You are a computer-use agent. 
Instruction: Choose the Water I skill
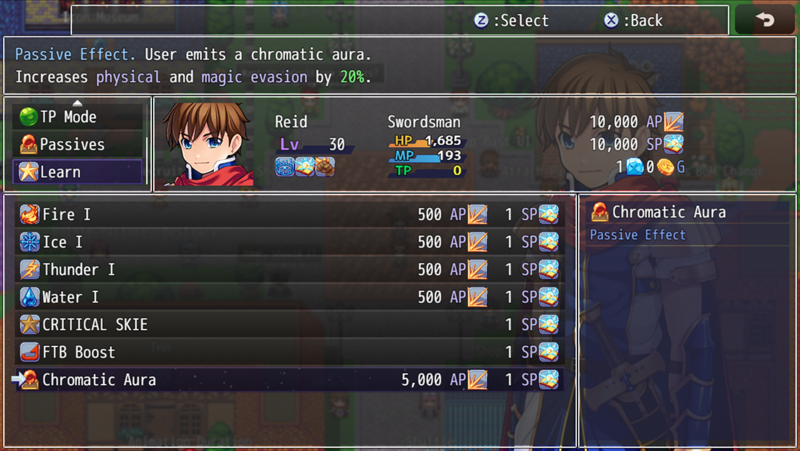click(288, 297)
